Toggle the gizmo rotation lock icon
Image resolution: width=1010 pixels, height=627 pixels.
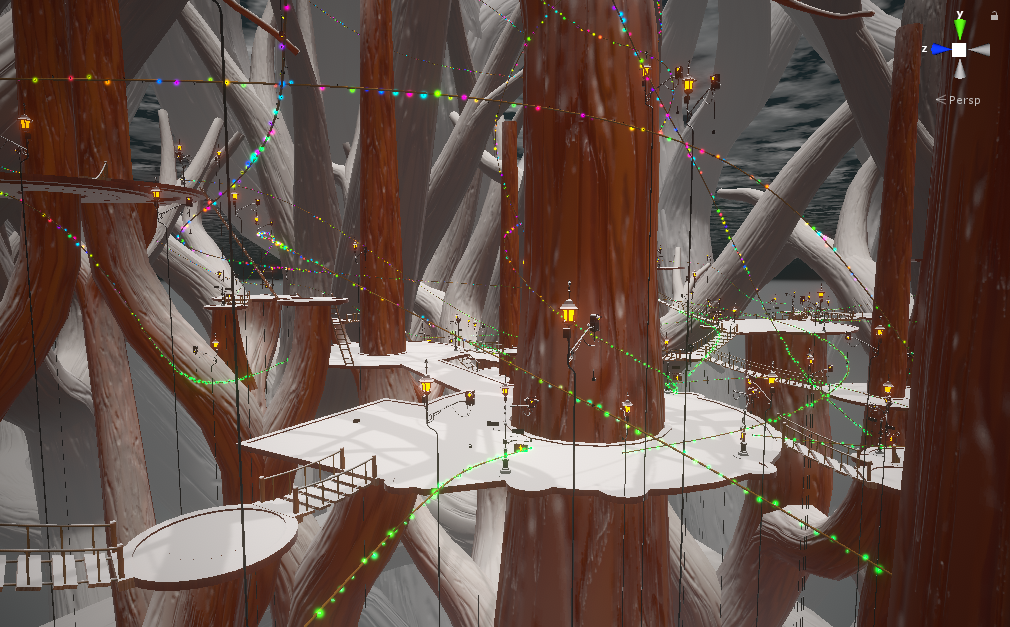point(994,16)
